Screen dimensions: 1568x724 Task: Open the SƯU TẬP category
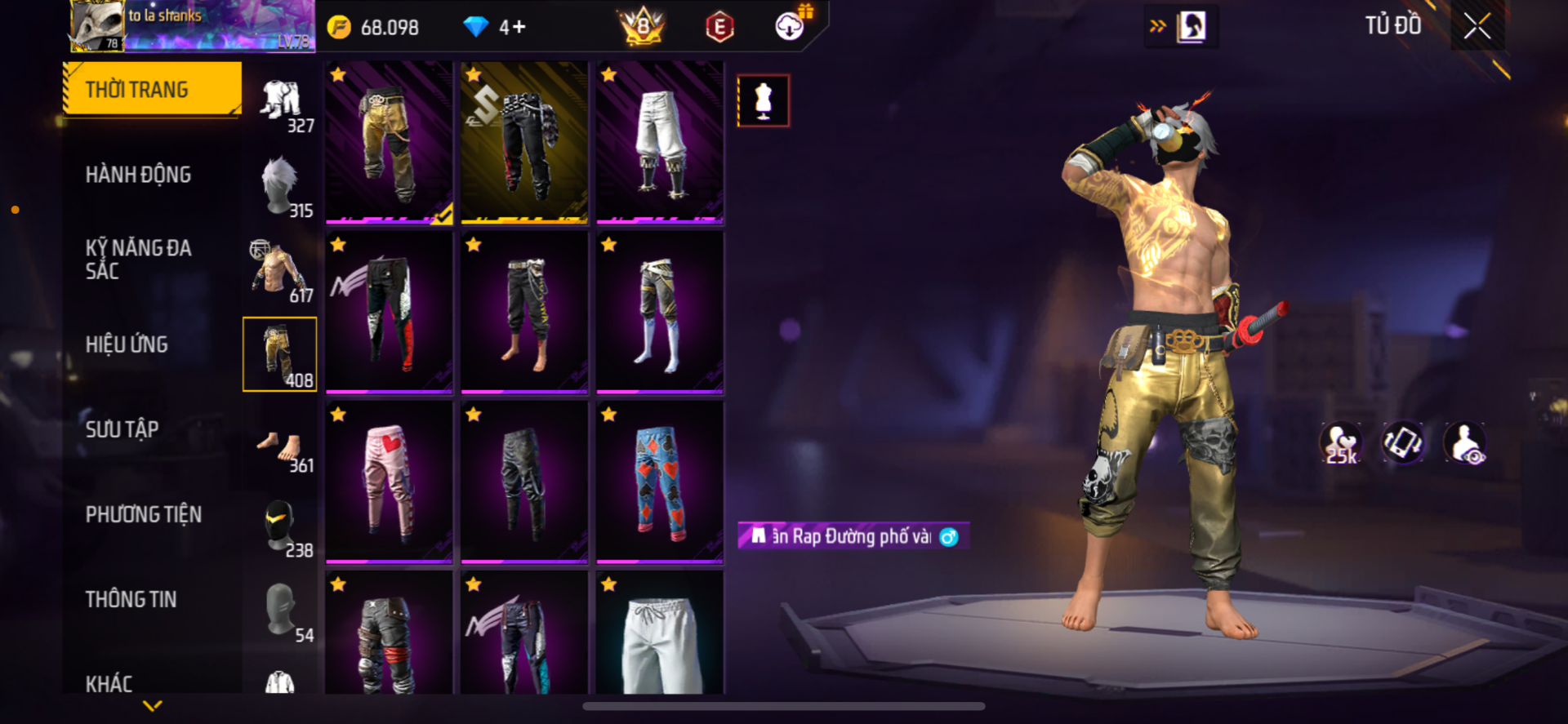coord(122,429)
